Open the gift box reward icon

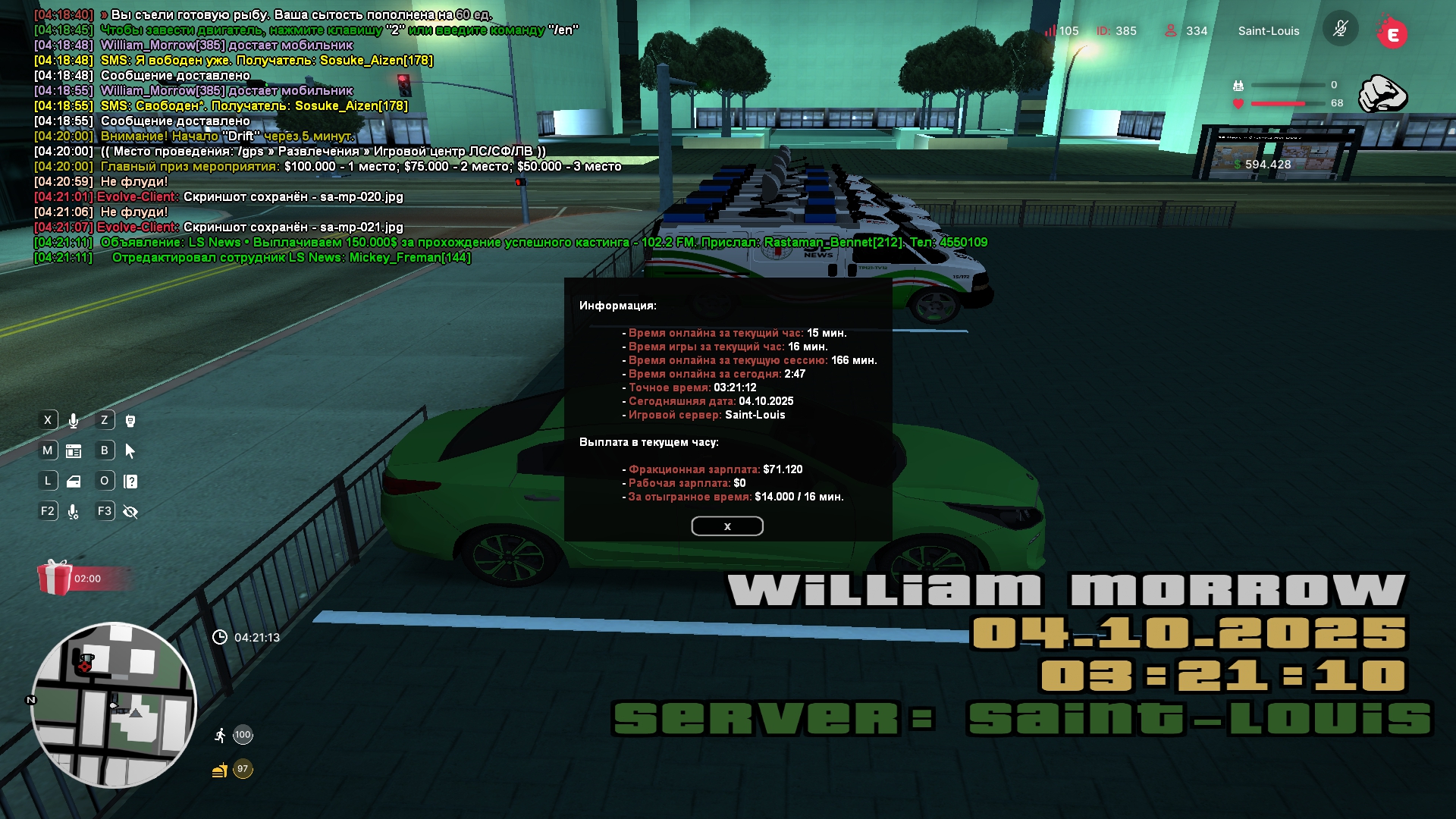tap(55, 578)
